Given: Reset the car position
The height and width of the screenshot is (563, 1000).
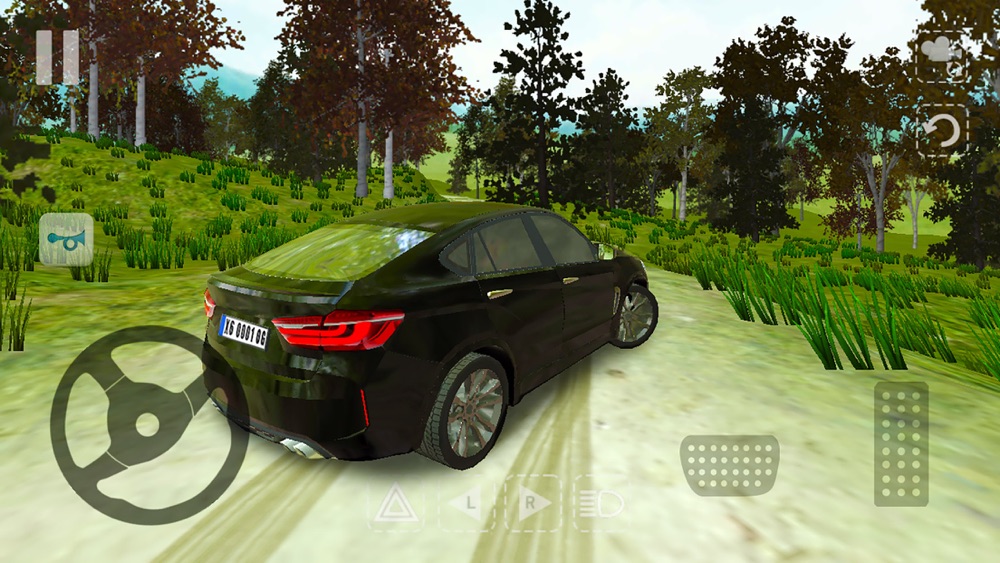Looking at the screenshot, I should tap(941, 130).
